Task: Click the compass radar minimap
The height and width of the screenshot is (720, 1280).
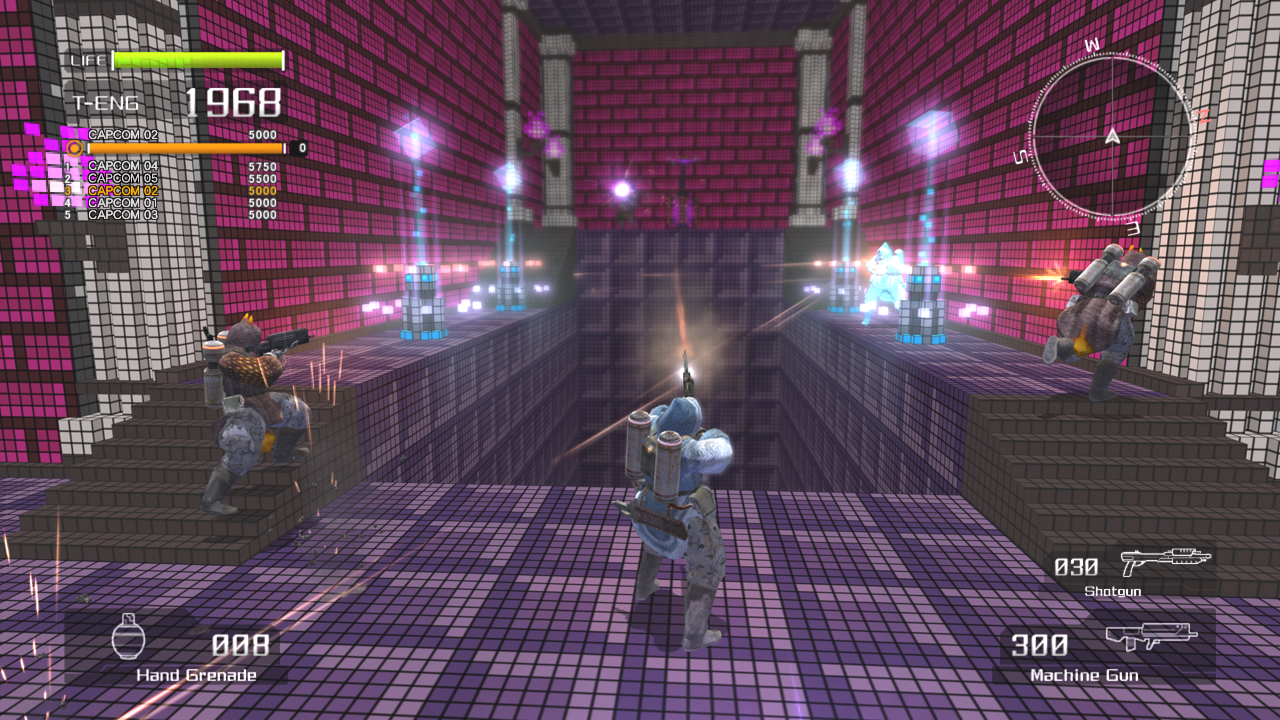Action: (x=1112, y=137)
